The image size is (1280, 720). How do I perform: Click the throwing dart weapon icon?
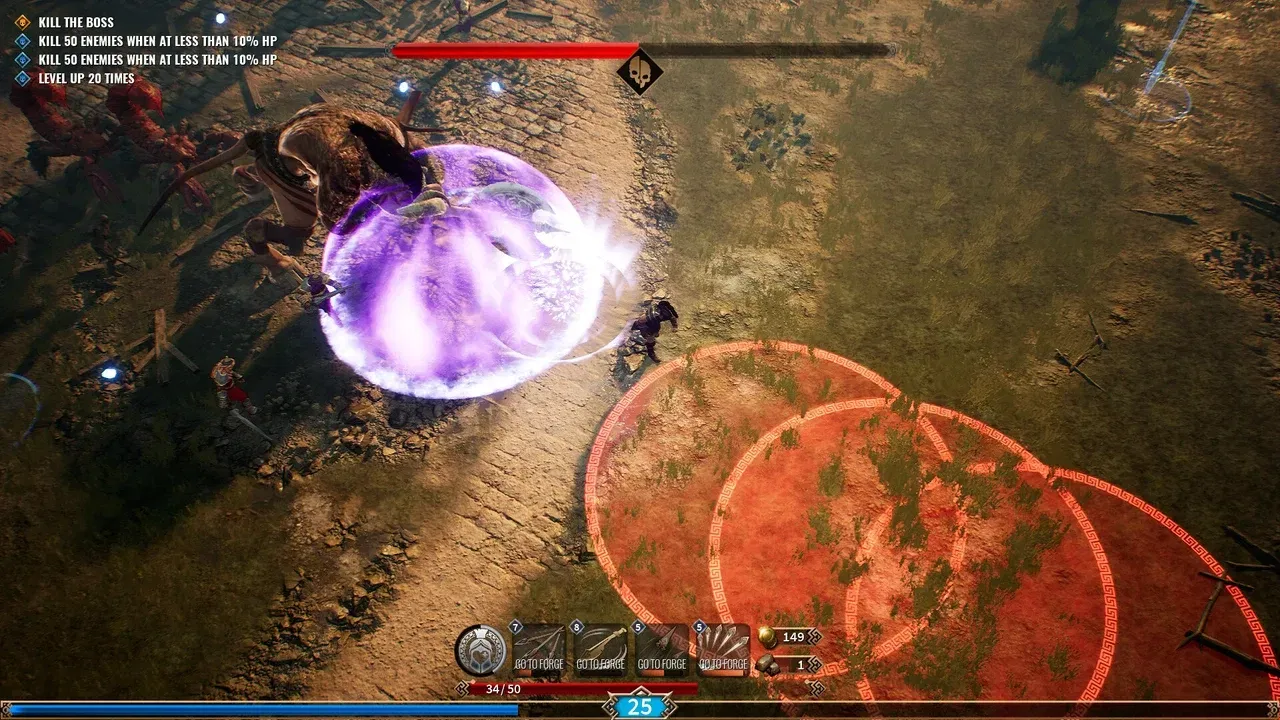663,644
